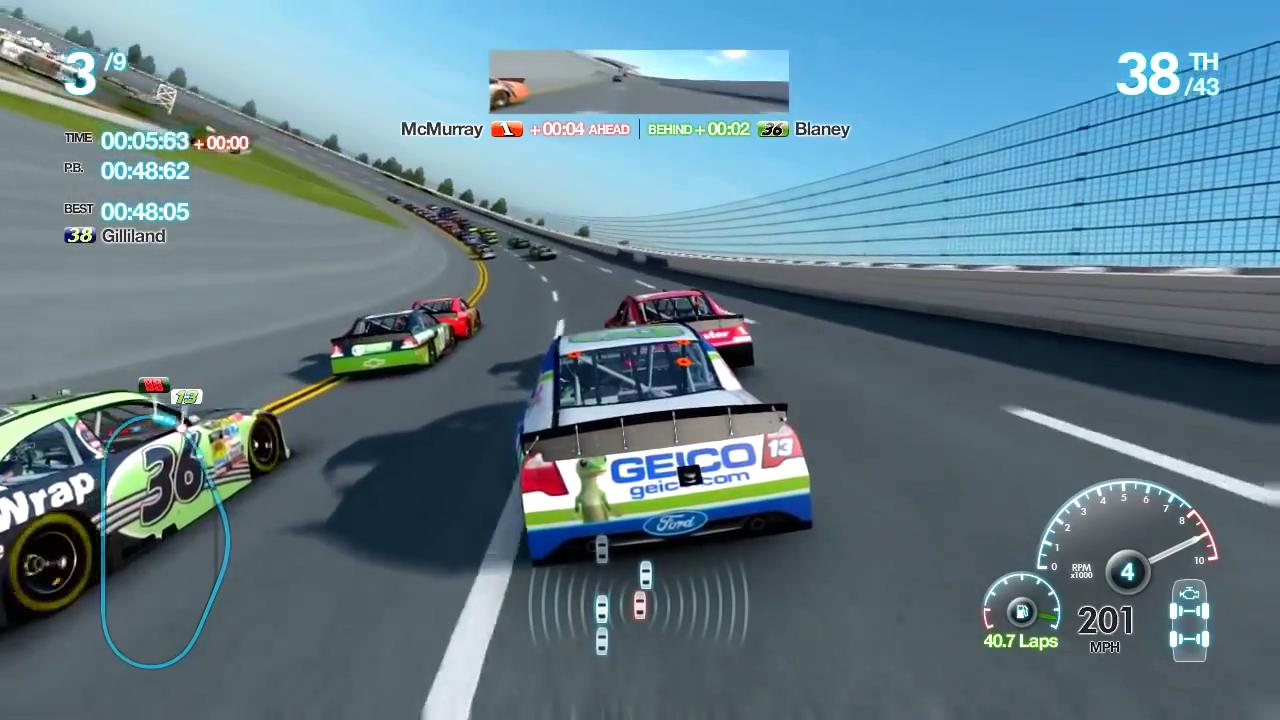Click the AHEAD +00:04 gap text
This screenshot has height=720, width=1280.
point(580,129)
